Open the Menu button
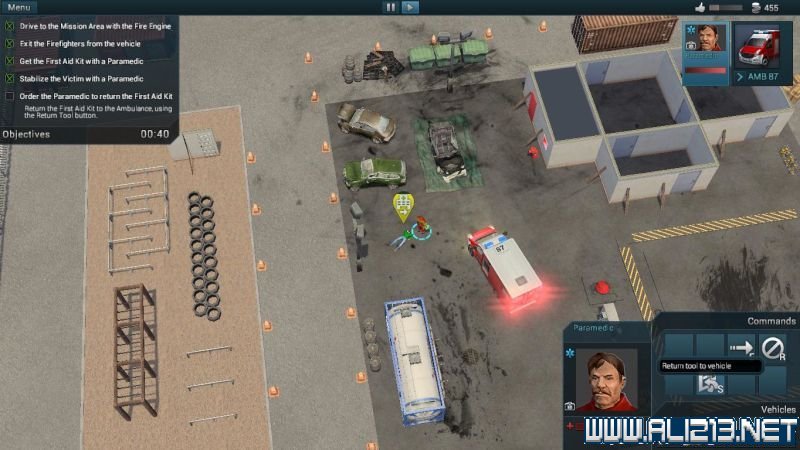This screenshot has height=450, width=800. pyautogui.click(x=18, y=7)
